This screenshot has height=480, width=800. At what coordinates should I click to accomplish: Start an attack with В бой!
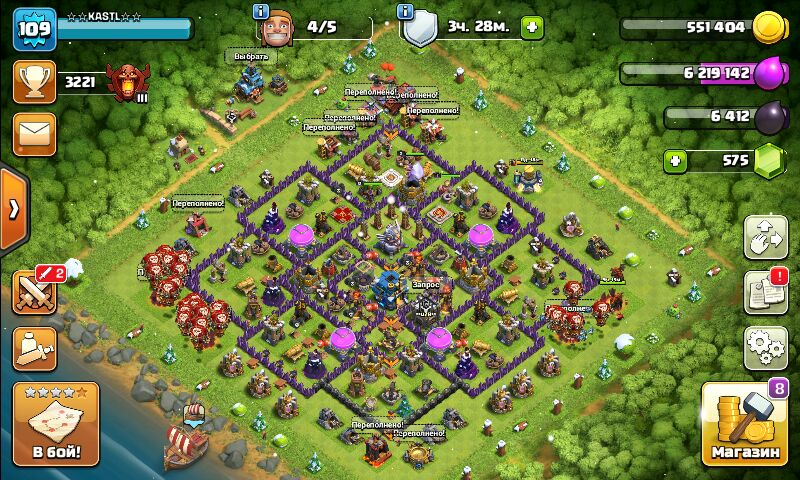point(56,424)
